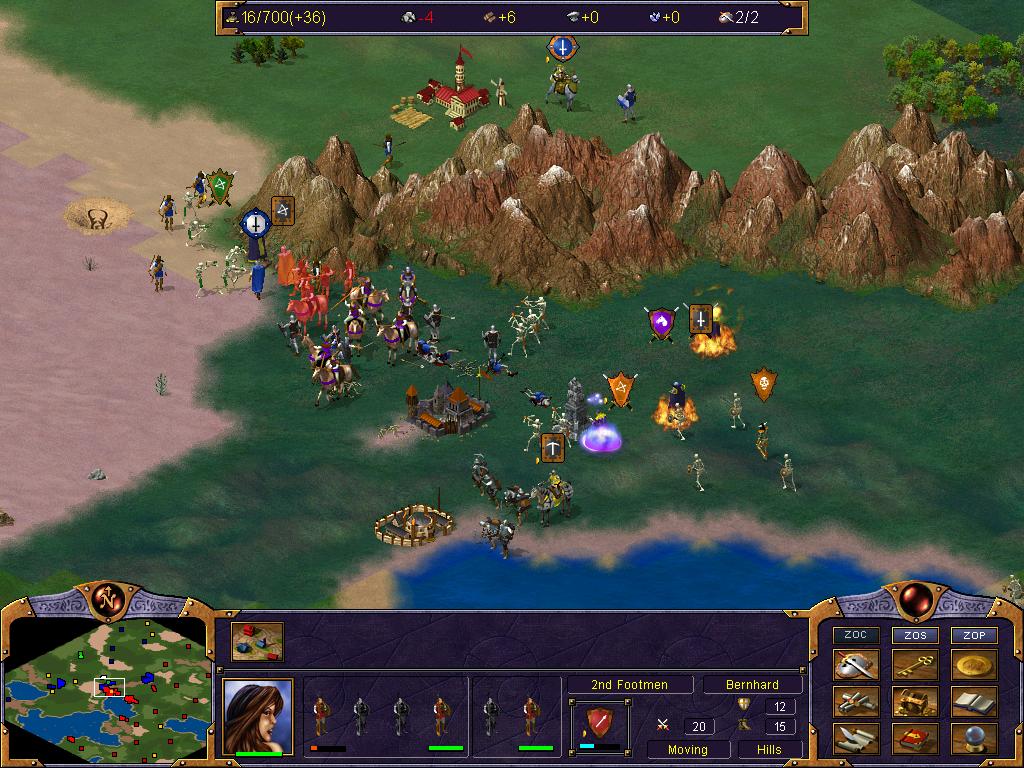Screen dimensions: 1024x768
Task: Click the quill and parchment icon
Action: [856, 739]
